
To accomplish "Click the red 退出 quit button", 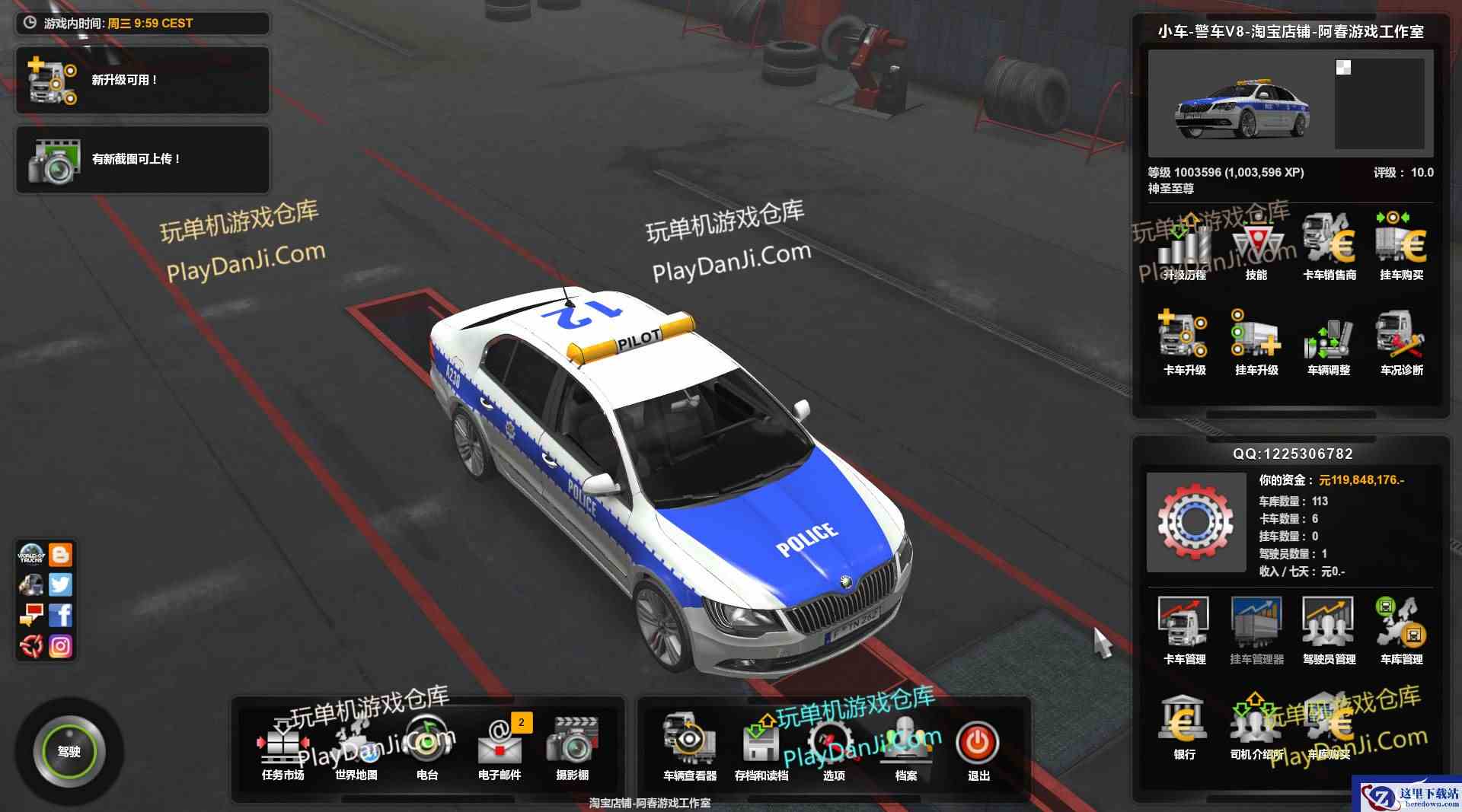I will [978, 745].
